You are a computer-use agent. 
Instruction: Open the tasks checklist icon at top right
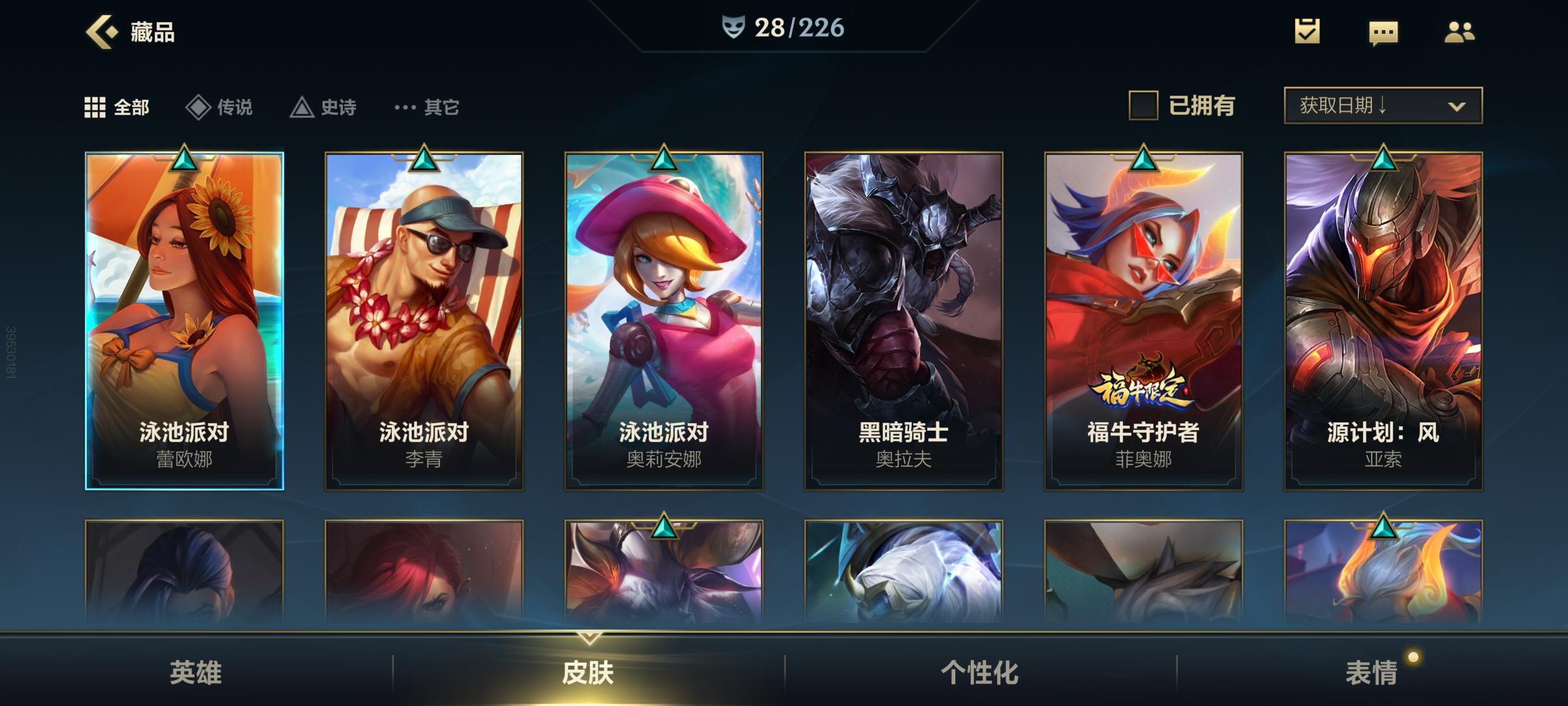click(x=1307, y=31)
